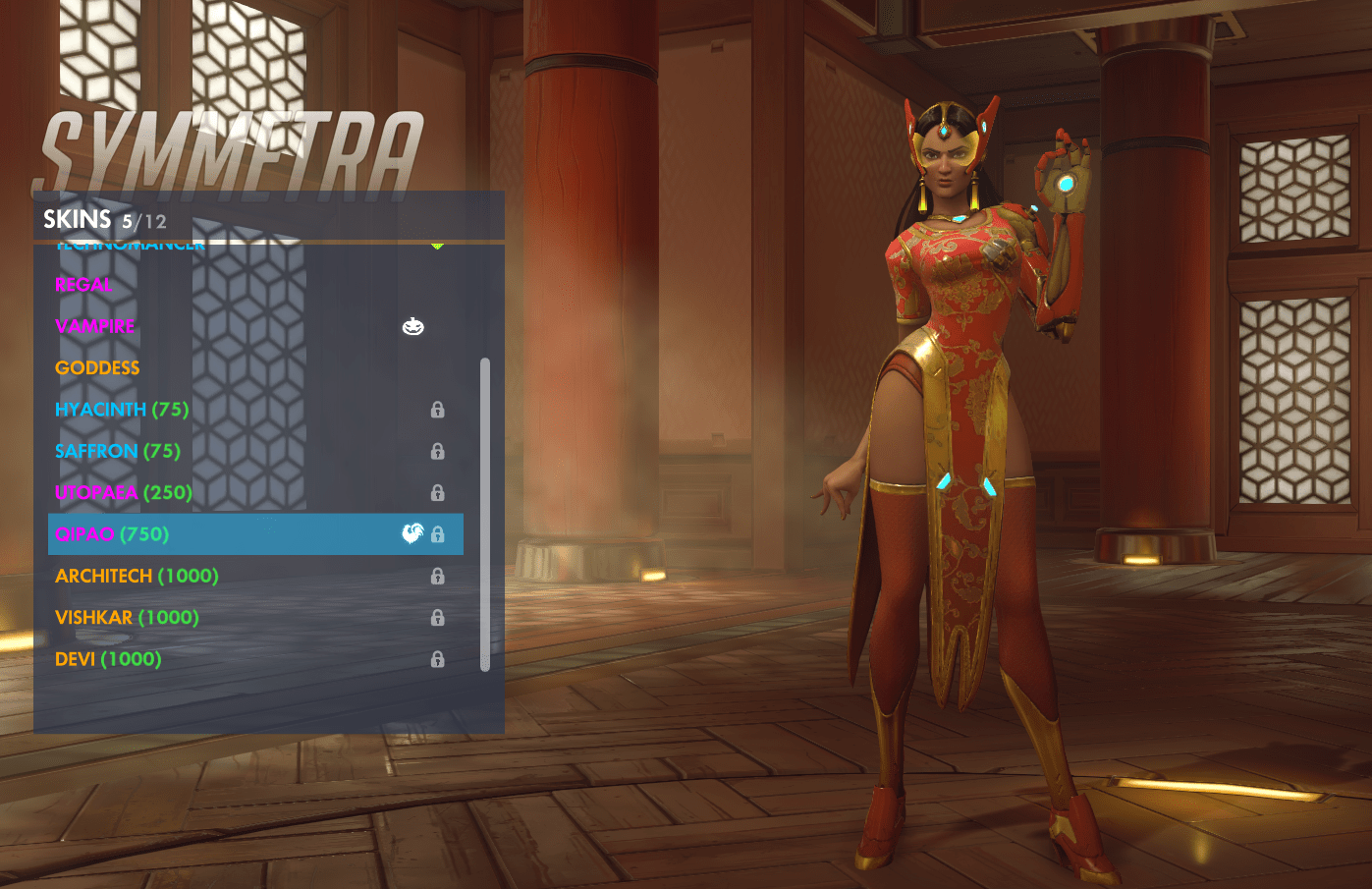Select the Regal skin
Screen dimensions: 1372x889
(82, 285)
